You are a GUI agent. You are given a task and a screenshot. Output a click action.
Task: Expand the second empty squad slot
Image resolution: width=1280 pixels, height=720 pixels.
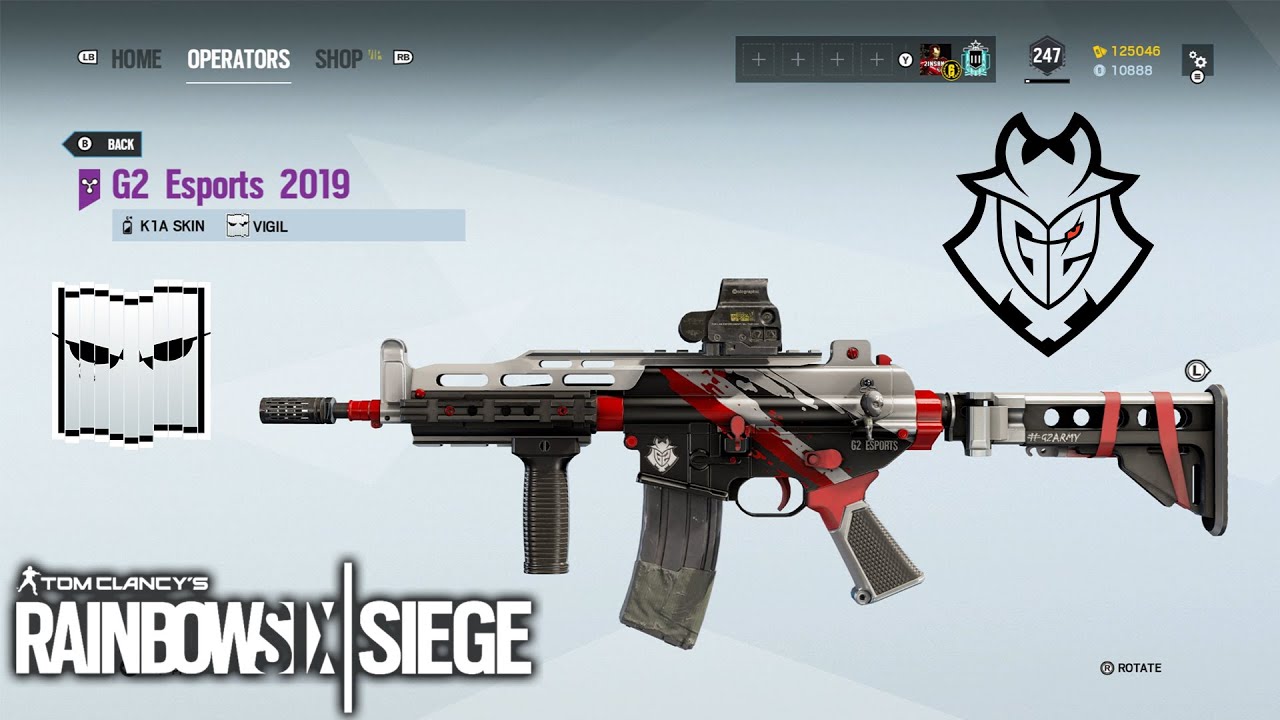(x=798, y=59)
